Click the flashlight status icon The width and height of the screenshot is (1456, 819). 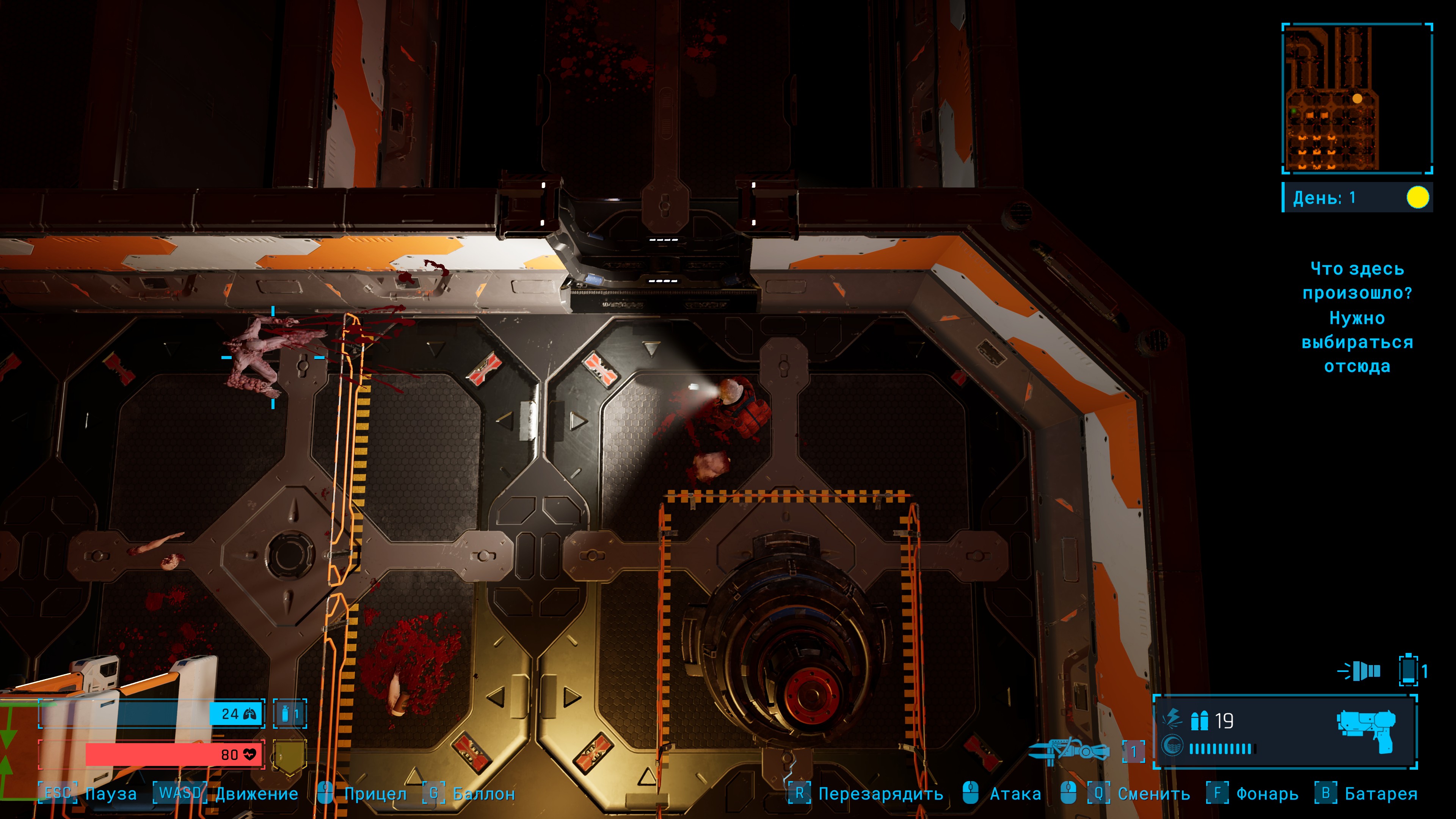[x=1359, y=671]
